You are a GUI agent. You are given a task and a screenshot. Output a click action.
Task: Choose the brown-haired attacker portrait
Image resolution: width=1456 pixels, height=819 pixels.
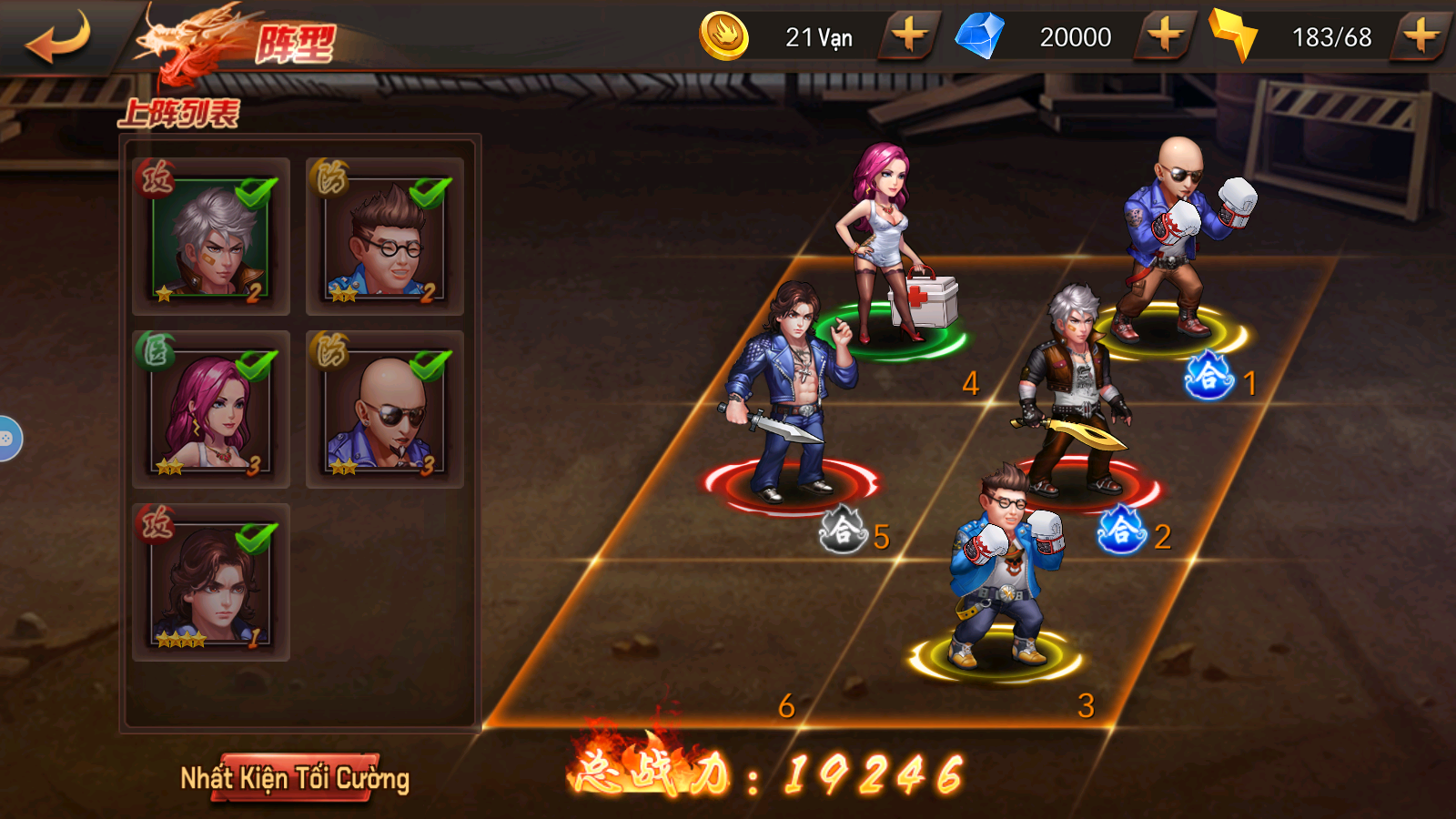tap(211, 582)
